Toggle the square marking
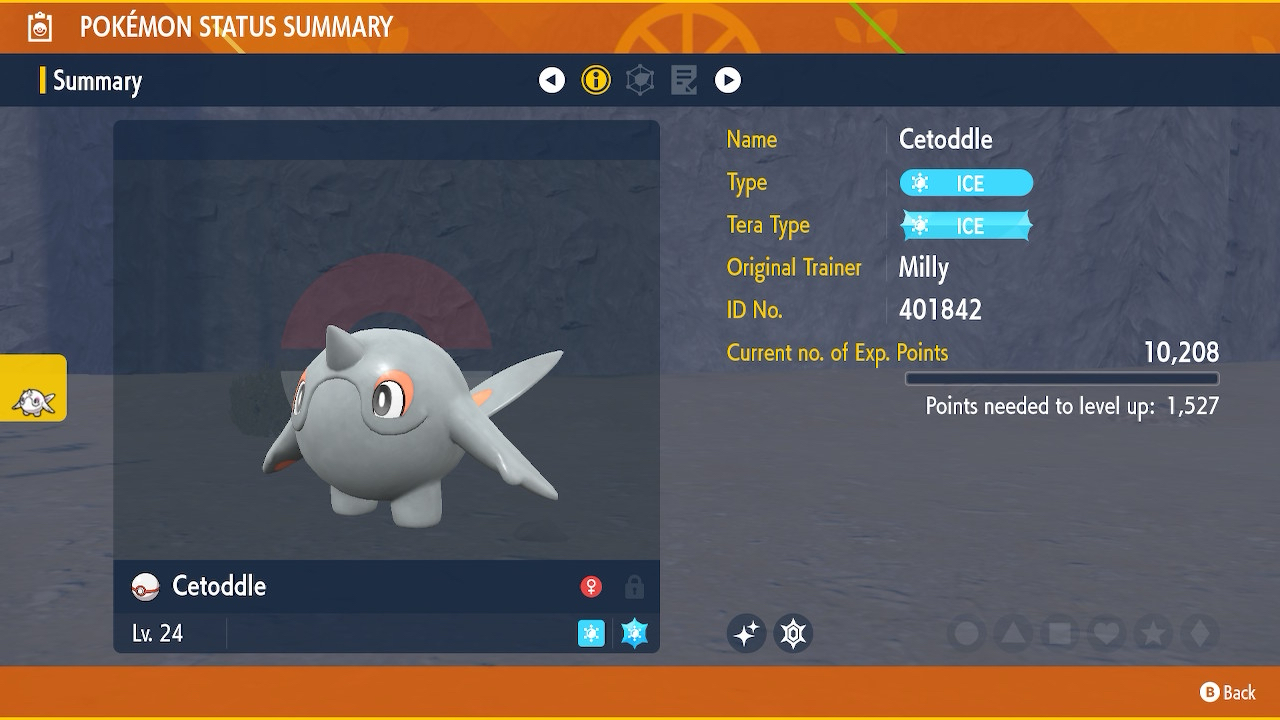Image resolution: width=1280 pixels, height=720 pixels. [1060, 633]
